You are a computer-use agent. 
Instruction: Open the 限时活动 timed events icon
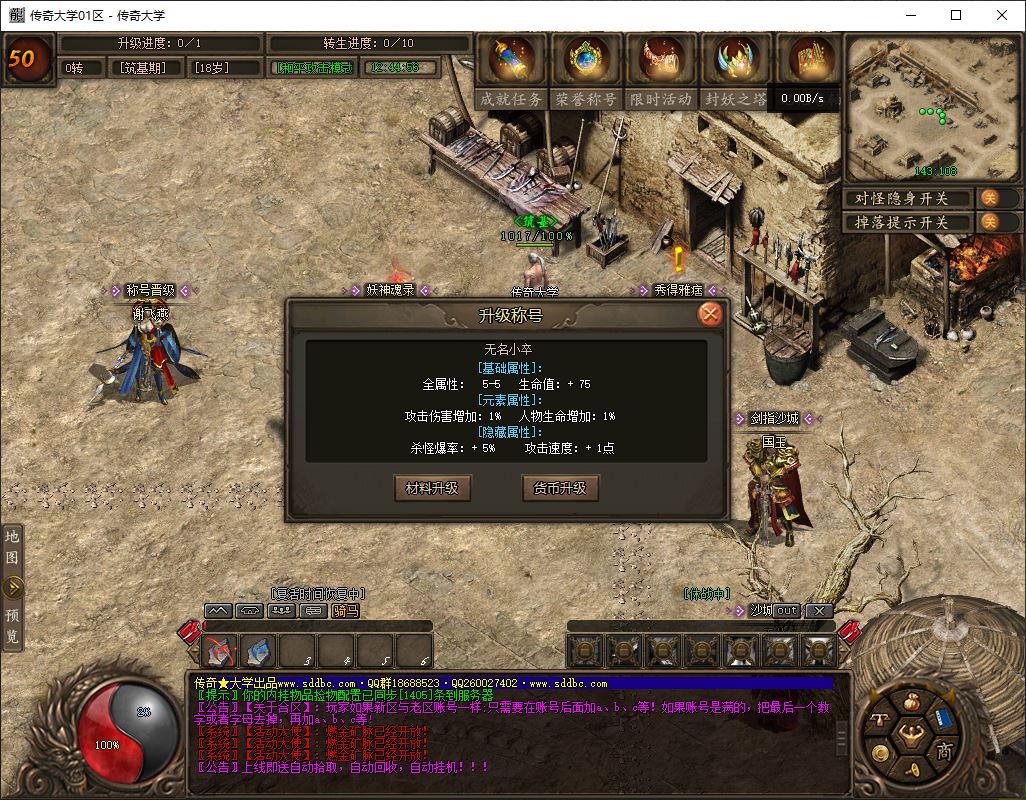(660, 69)
